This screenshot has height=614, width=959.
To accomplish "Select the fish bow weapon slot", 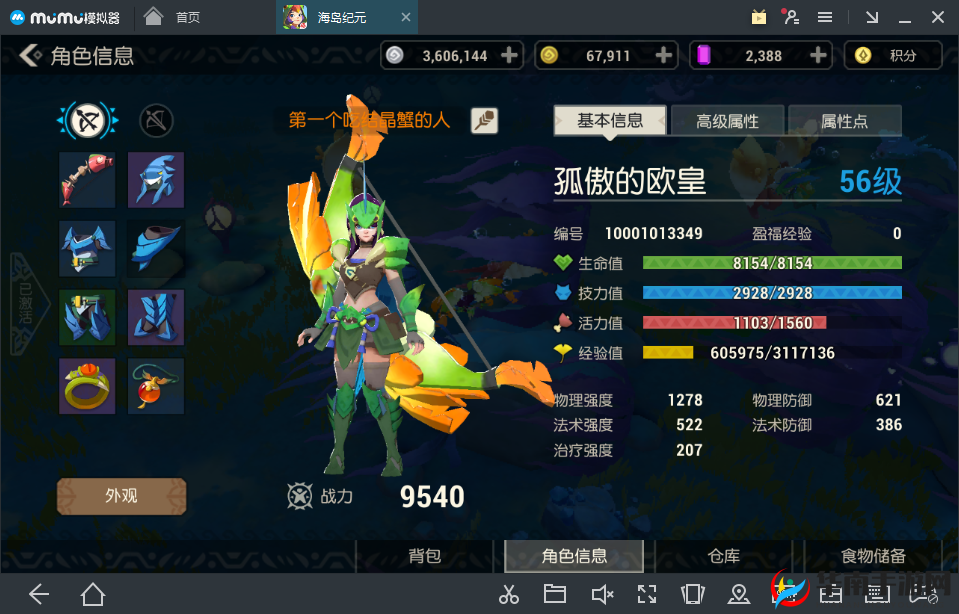I will click(87, 180).
